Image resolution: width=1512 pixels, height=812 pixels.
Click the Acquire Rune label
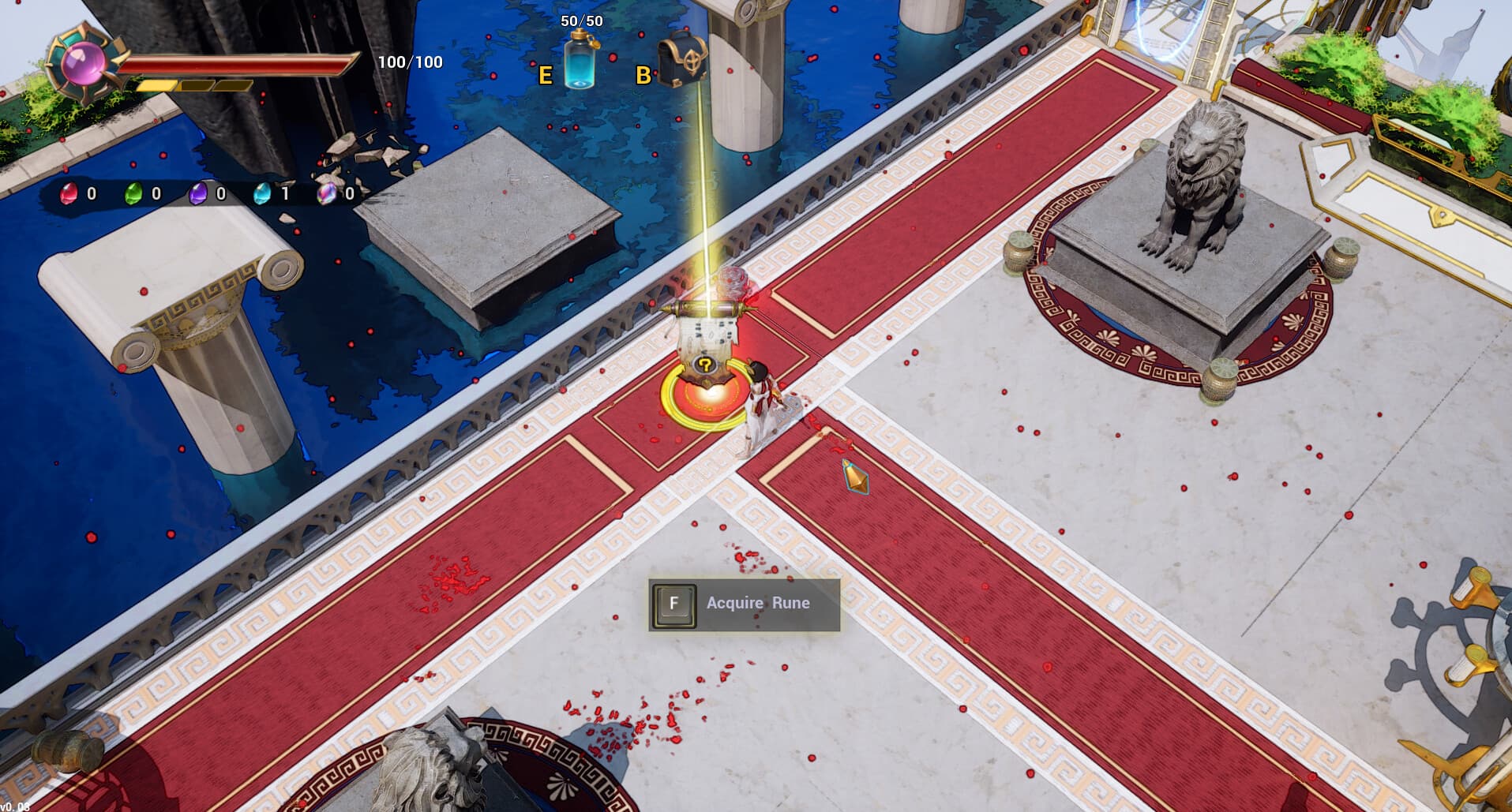point(756,602)
